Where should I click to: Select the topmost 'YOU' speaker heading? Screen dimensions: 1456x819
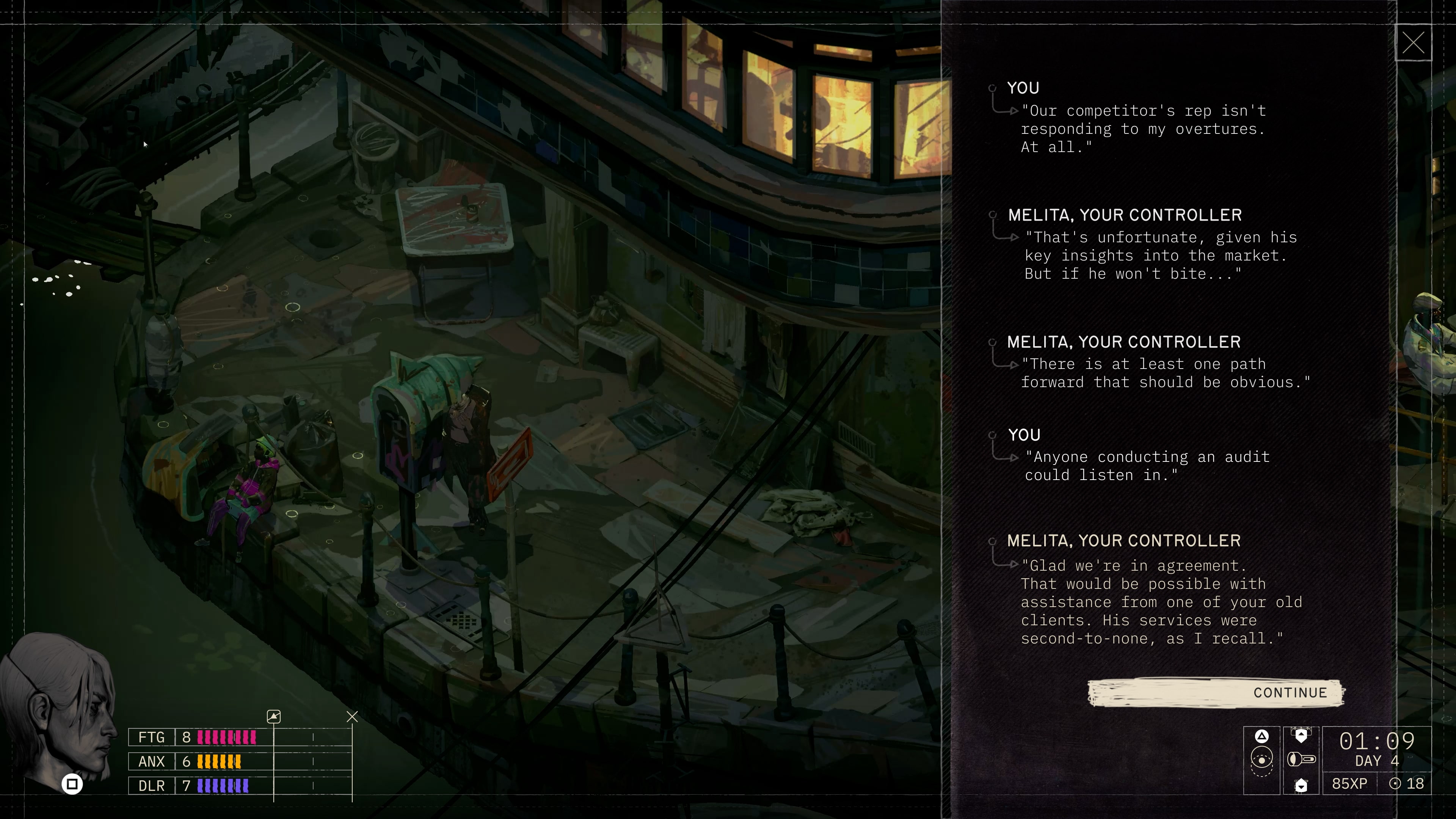click(x=1023, y=88)
